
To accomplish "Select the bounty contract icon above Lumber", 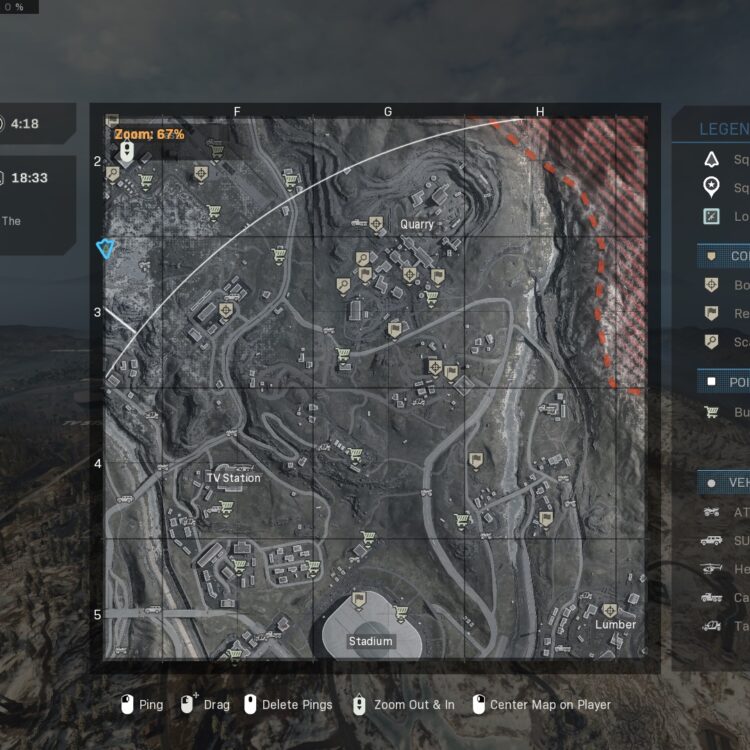I will (x=610, y=610).
